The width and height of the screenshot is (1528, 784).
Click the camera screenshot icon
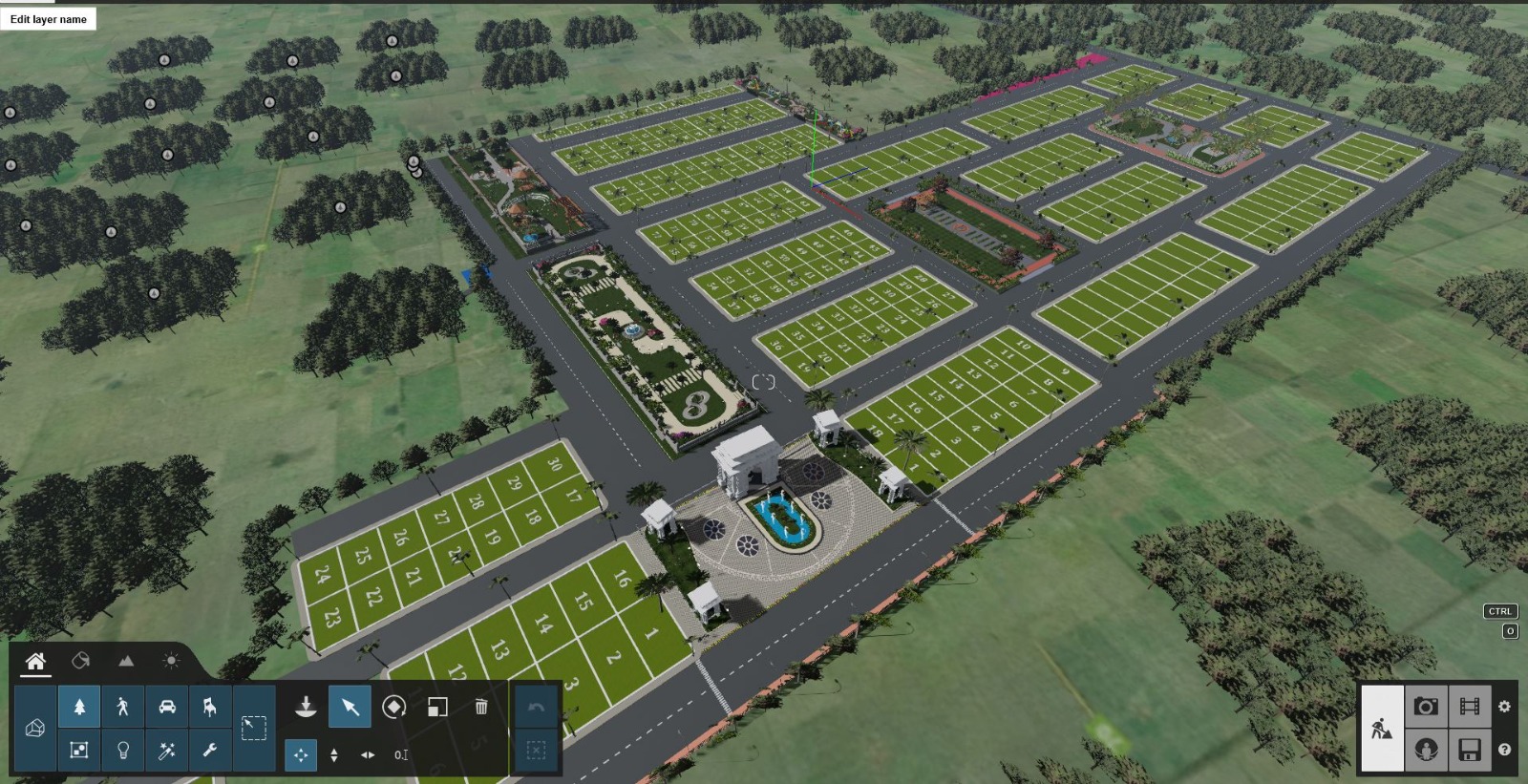pyautogui.click(x=1427, y=709)
